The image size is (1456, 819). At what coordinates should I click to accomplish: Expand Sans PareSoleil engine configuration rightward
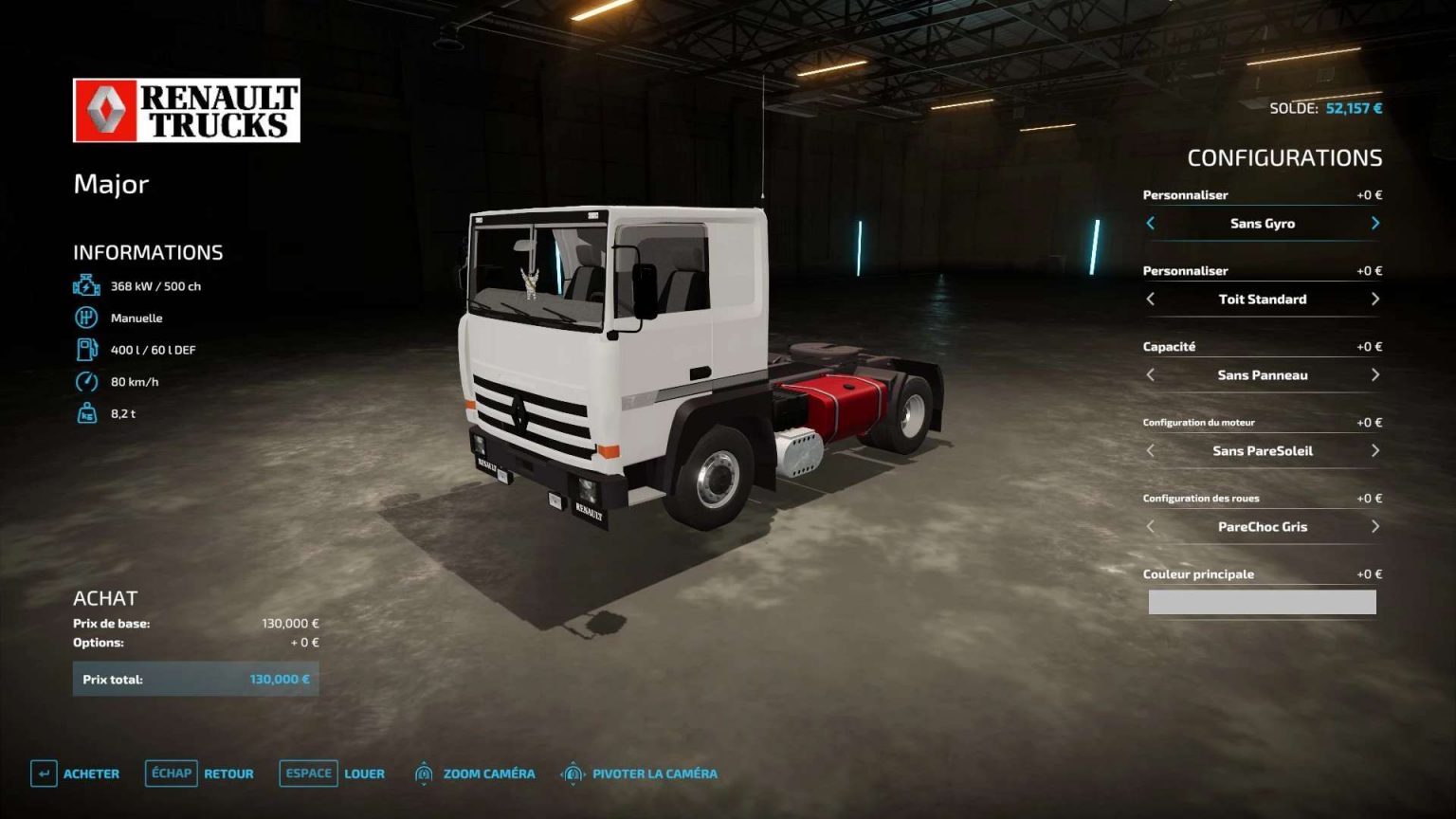[x=1374, y=451]
